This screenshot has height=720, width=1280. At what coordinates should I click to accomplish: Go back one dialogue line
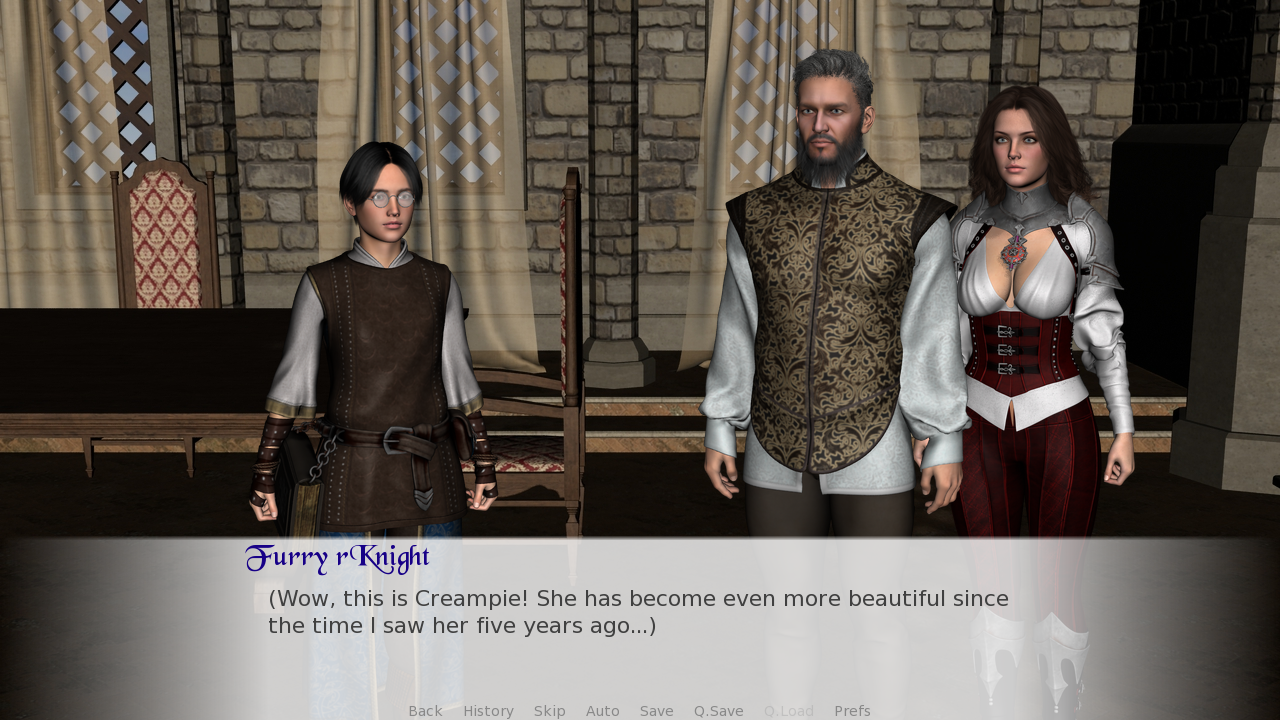point(425,711)
